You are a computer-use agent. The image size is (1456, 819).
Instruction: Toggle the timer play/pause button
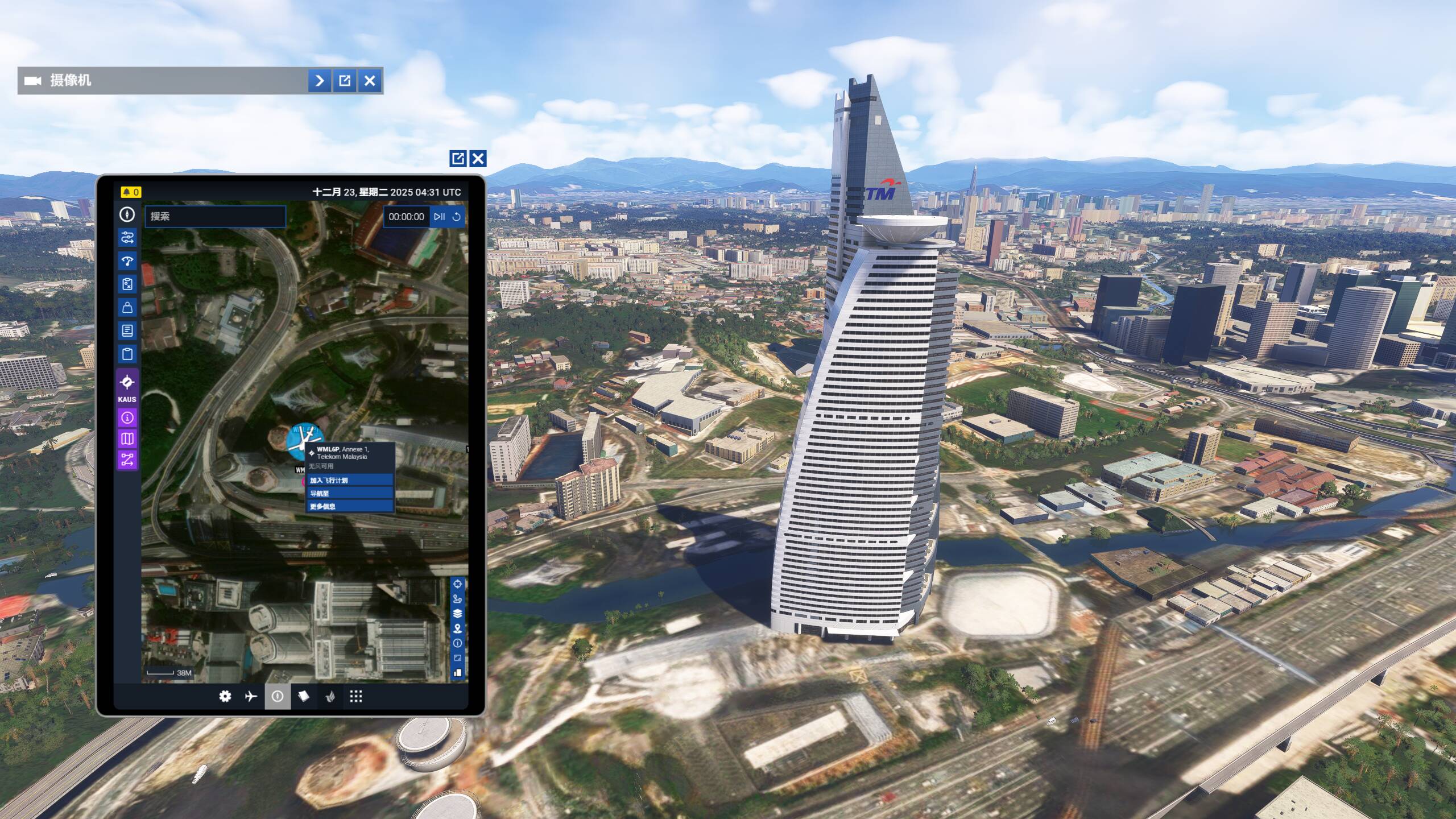pos(439,217)
